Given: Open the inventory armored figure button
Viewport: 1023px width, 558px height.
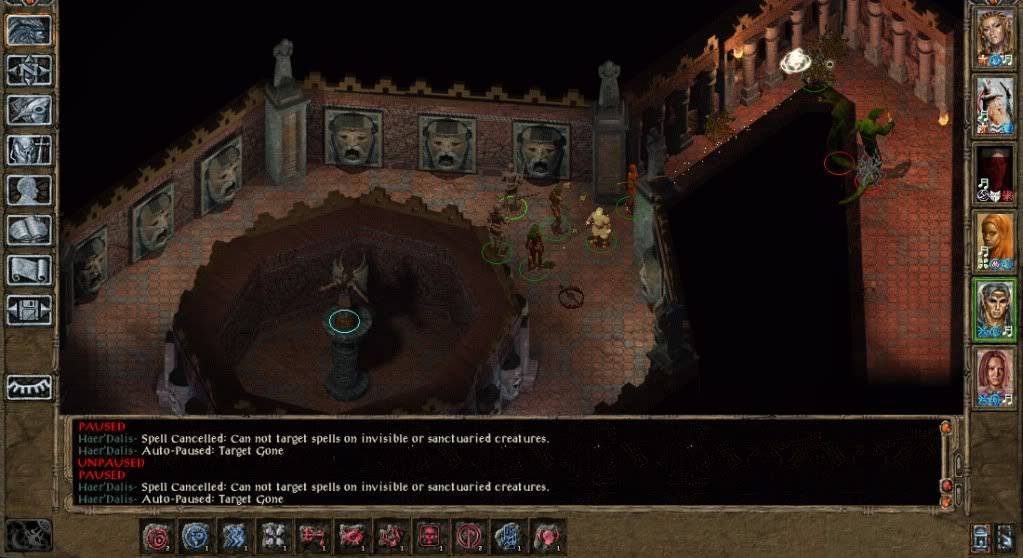Looking at the screenshot, I should tap(30, 150).
